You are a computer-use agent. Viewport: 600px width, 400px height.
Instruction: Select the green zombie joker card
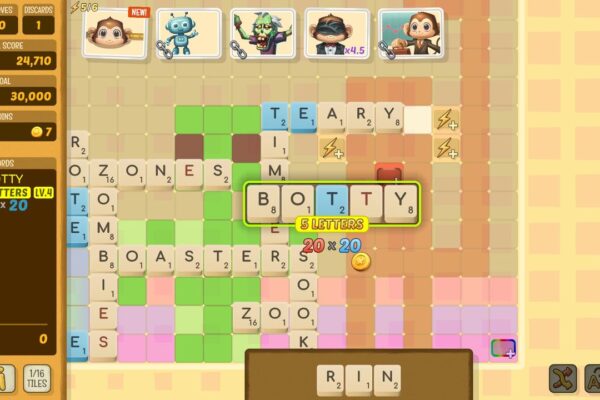pyautogui.click(x=262, y=33)
